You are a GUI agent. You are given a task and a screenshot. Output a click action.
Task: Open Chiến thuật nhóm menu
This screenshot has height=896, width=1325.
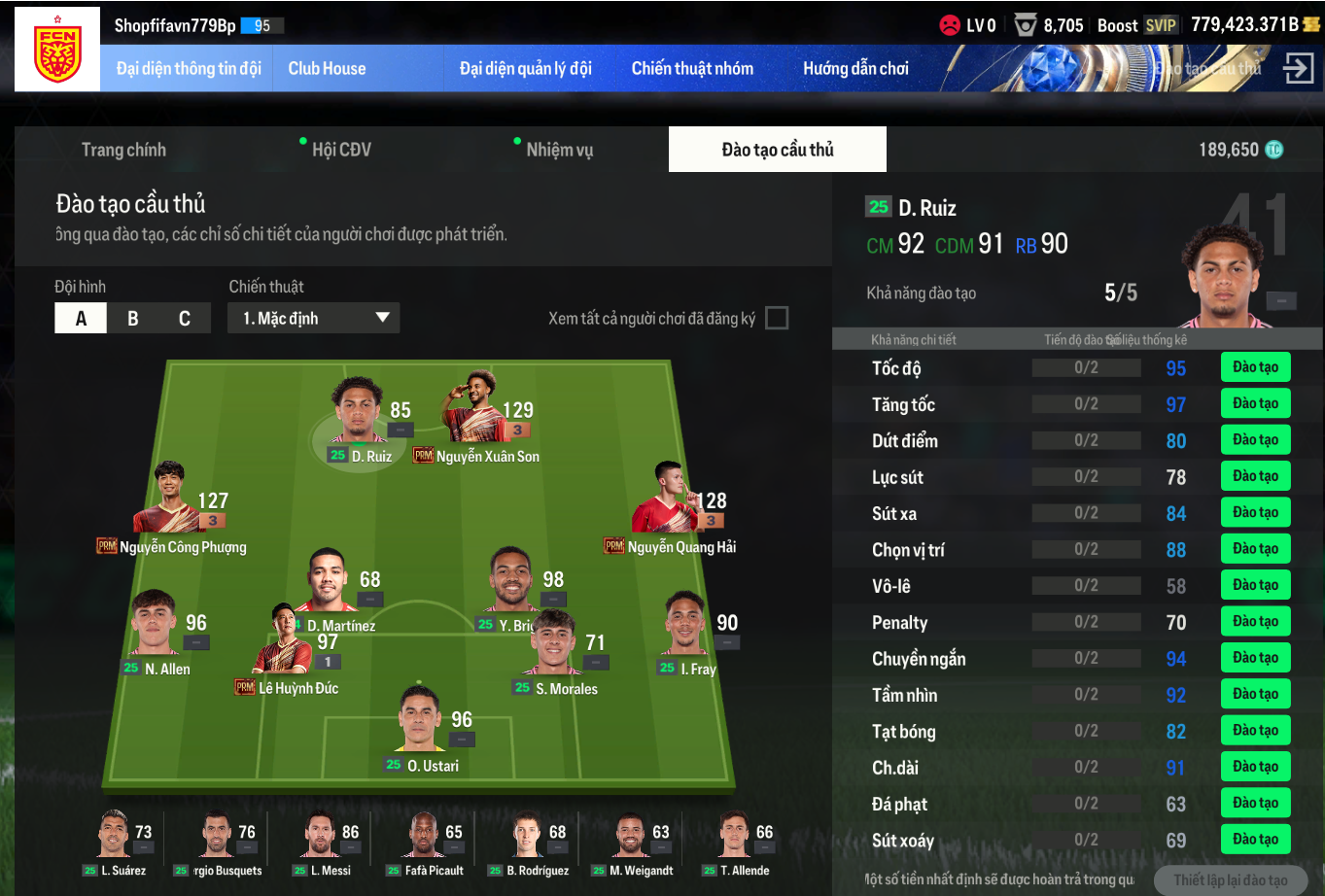(x=692, y=69)
